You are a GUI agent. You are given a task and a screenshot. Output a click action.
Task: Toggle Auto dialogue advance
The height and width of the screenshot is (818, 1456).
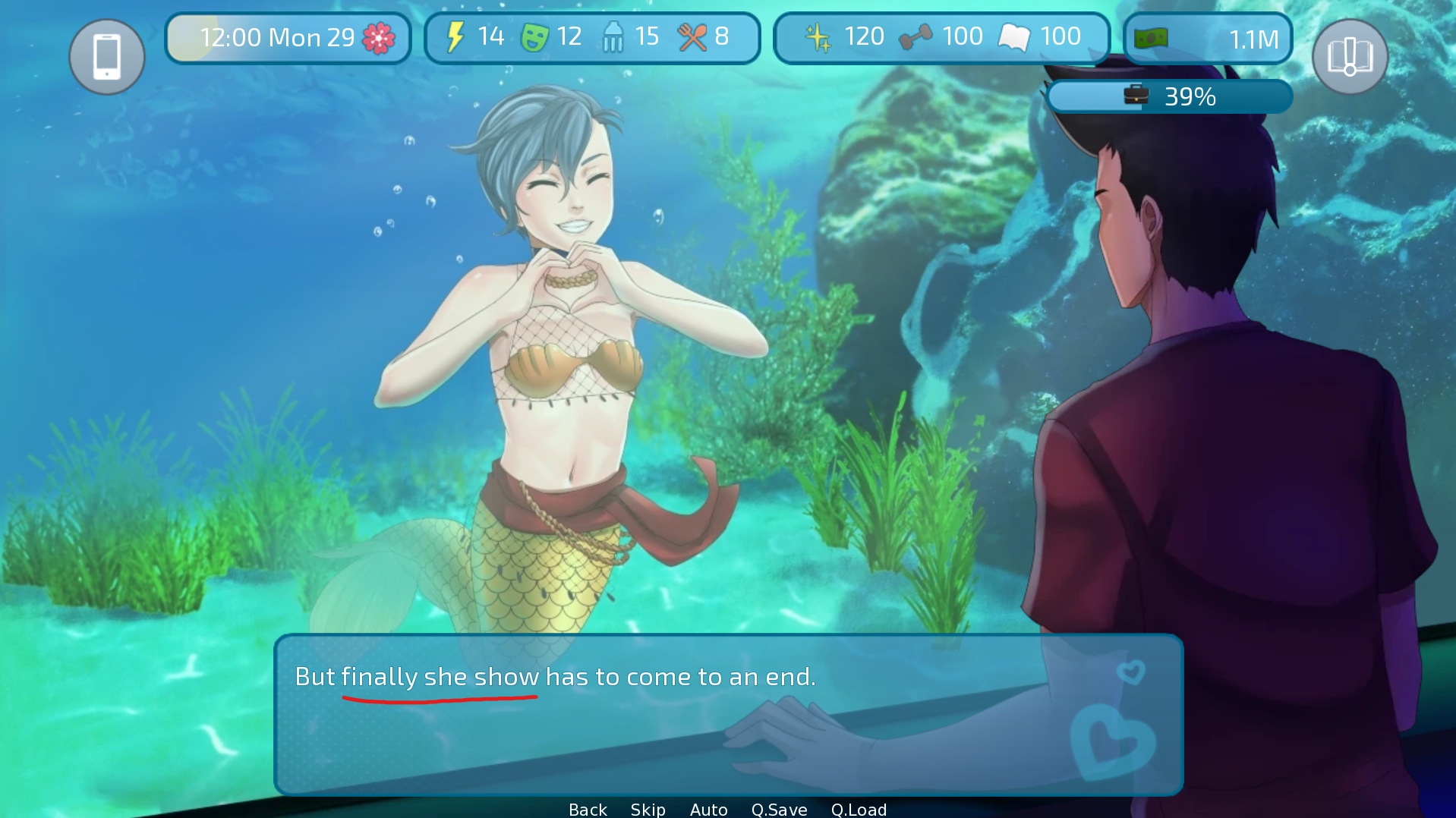[x=708, y=809]
